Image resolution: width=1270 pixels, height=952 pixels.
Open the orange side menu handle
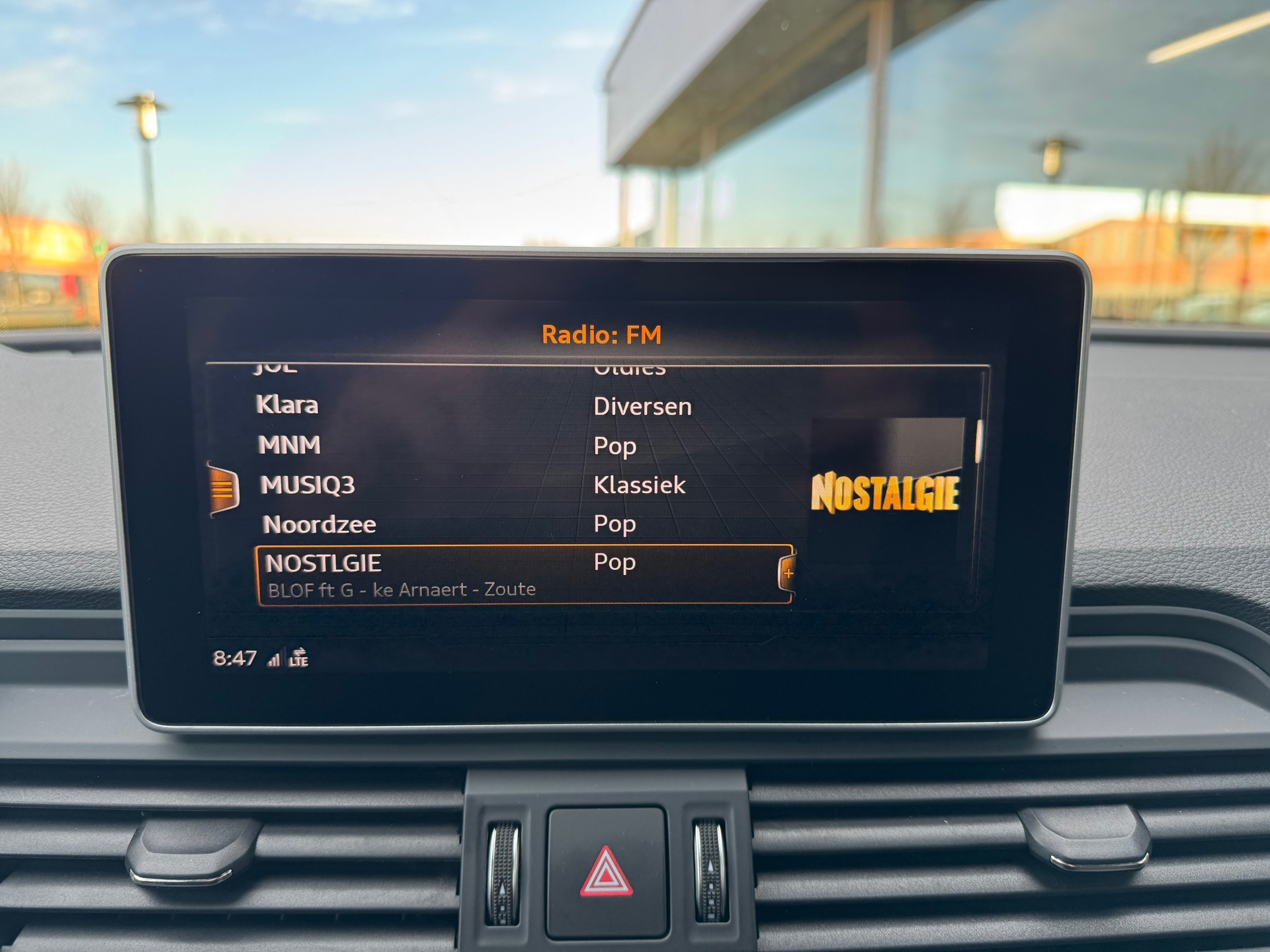(x=223, y=489)
